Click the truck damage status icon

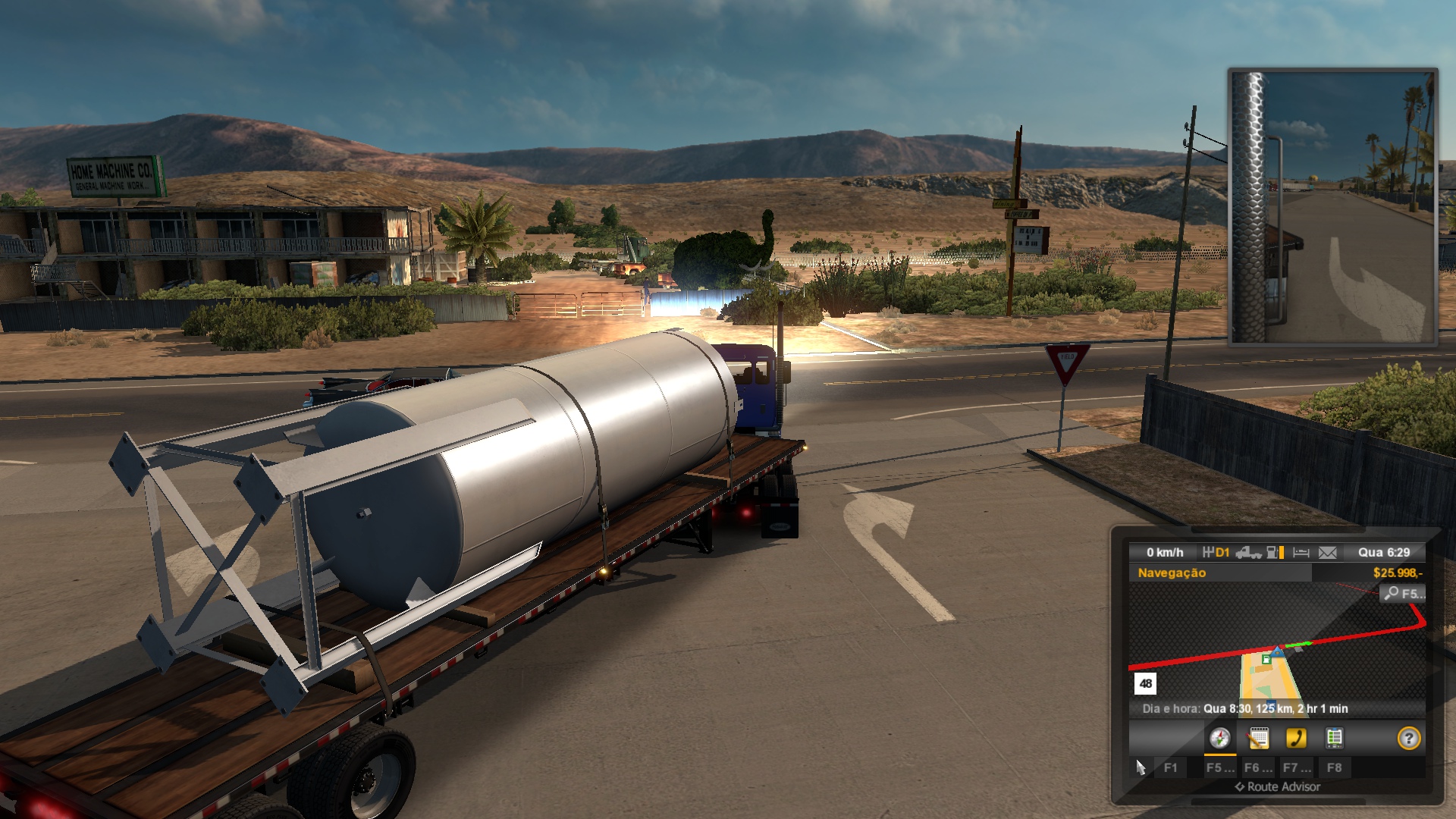1248,553
